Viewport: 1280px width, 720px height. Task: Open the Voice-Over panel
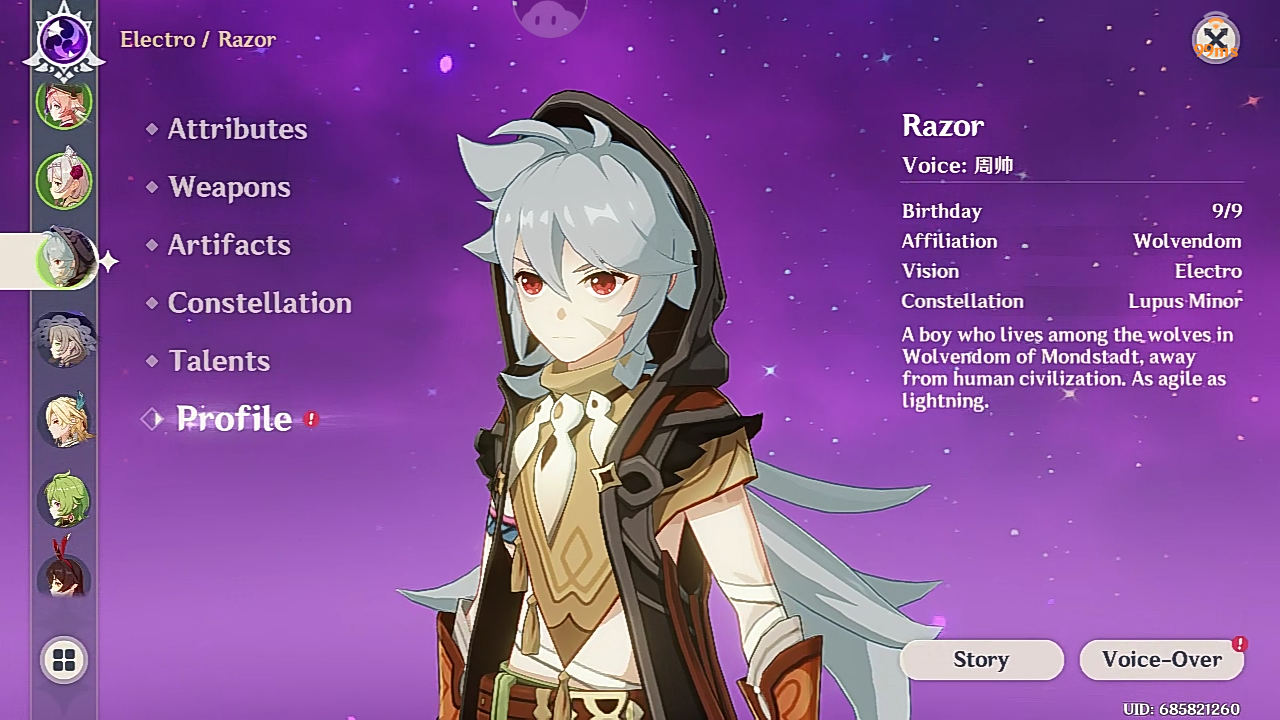tap(1161, 659)
